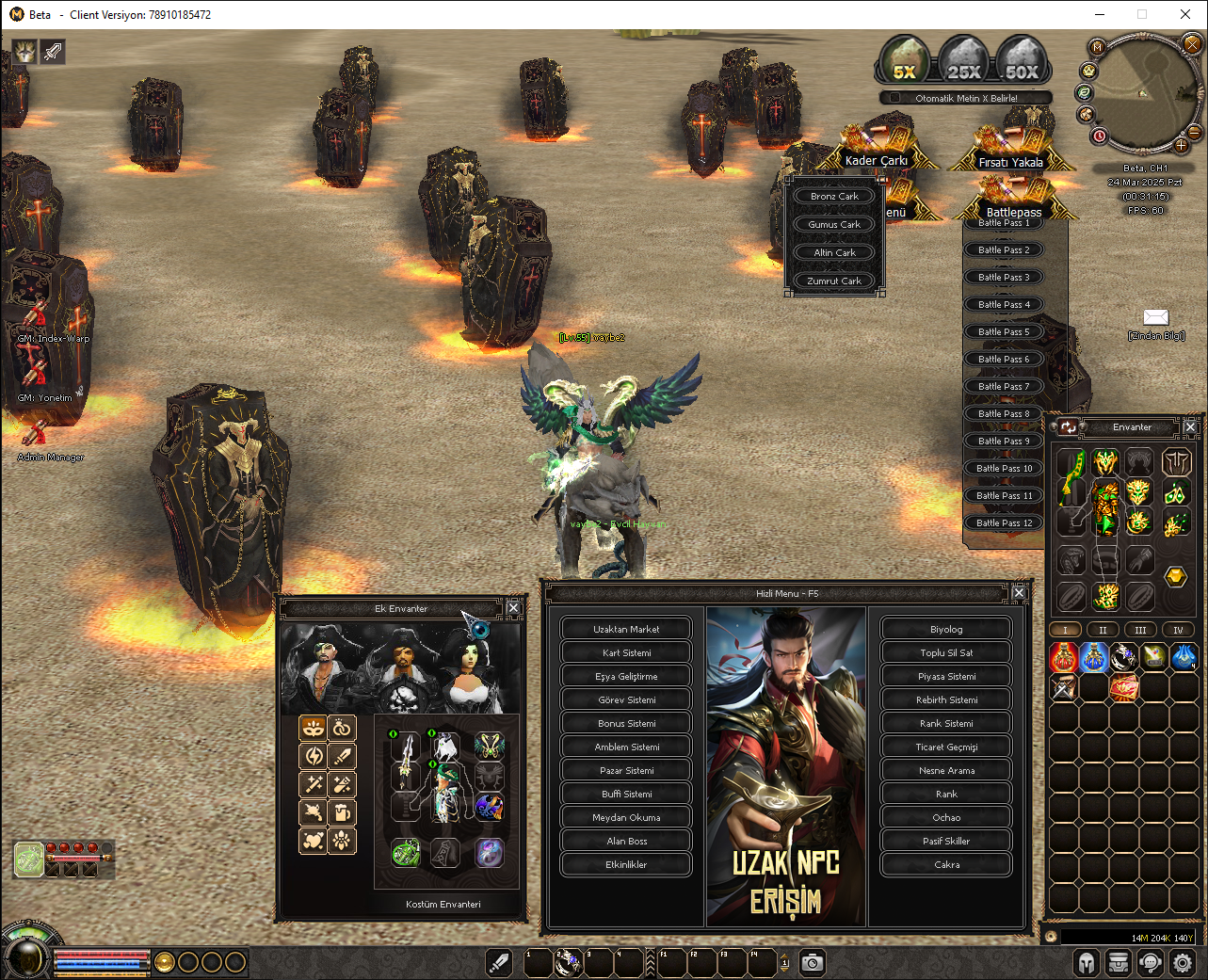The width and height of the screenshot is (1208, 980).
Task: Open the Kader Çarkı event
Action: [876, 151]
